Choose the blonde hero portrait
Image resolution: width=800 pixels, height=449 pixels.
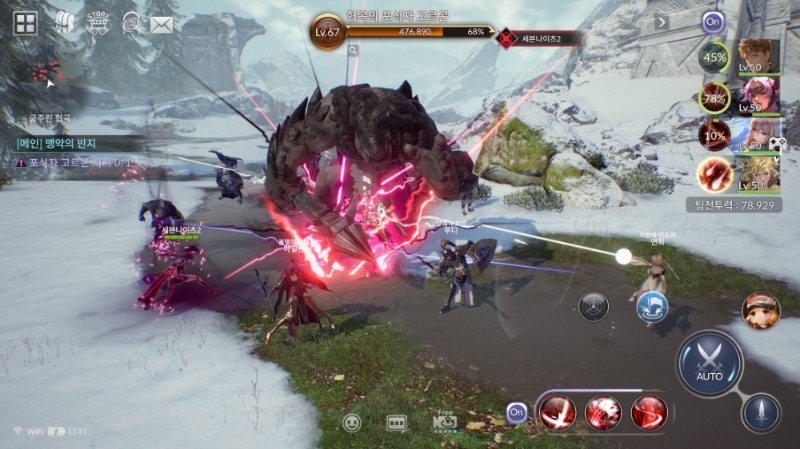click(x=759, y=173)
